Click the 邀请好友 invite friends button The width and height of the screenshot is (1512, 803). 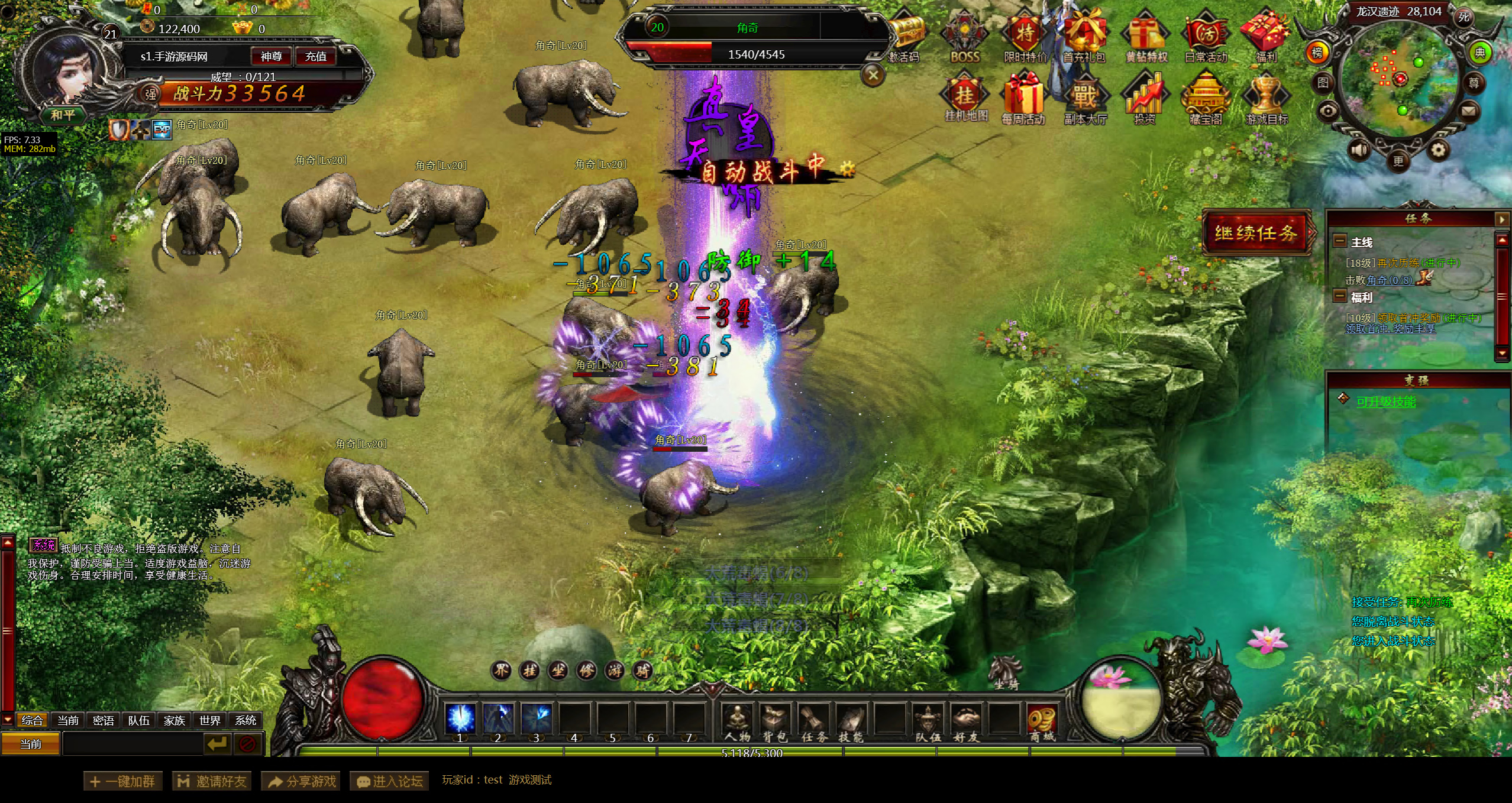click(x=212, y=781)
